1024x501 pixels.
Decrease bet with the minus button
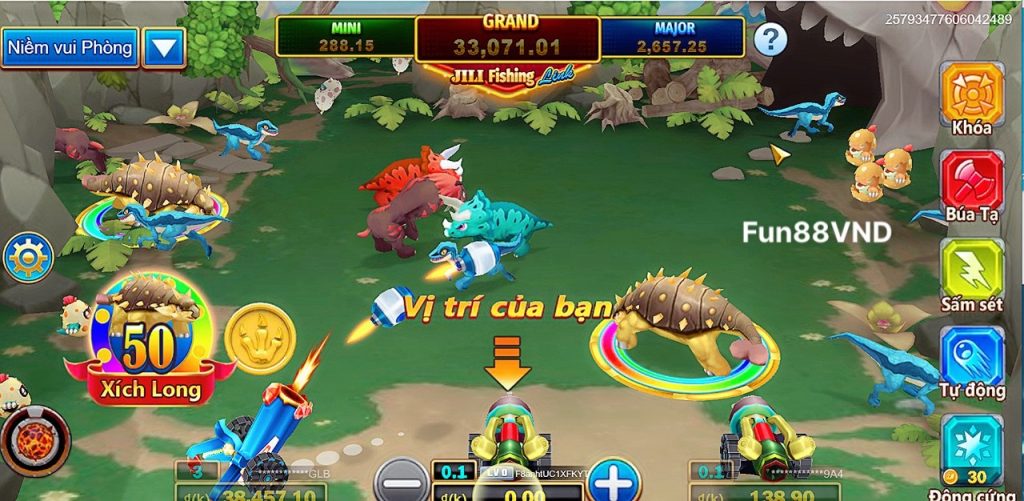tap(401, 479)
